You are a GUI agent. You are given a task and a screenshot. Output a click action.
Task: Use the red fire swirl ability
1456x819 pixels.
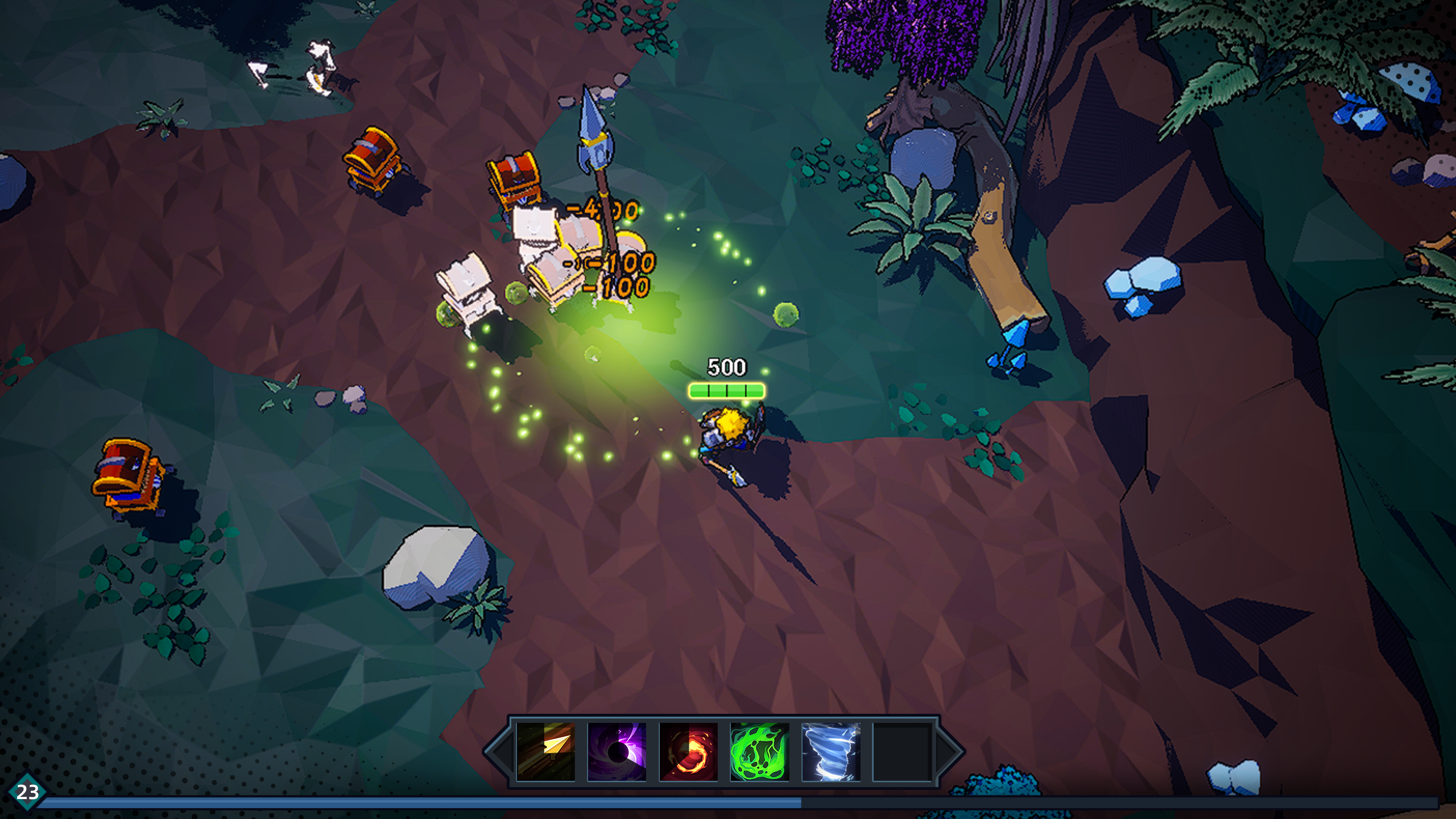688,751
